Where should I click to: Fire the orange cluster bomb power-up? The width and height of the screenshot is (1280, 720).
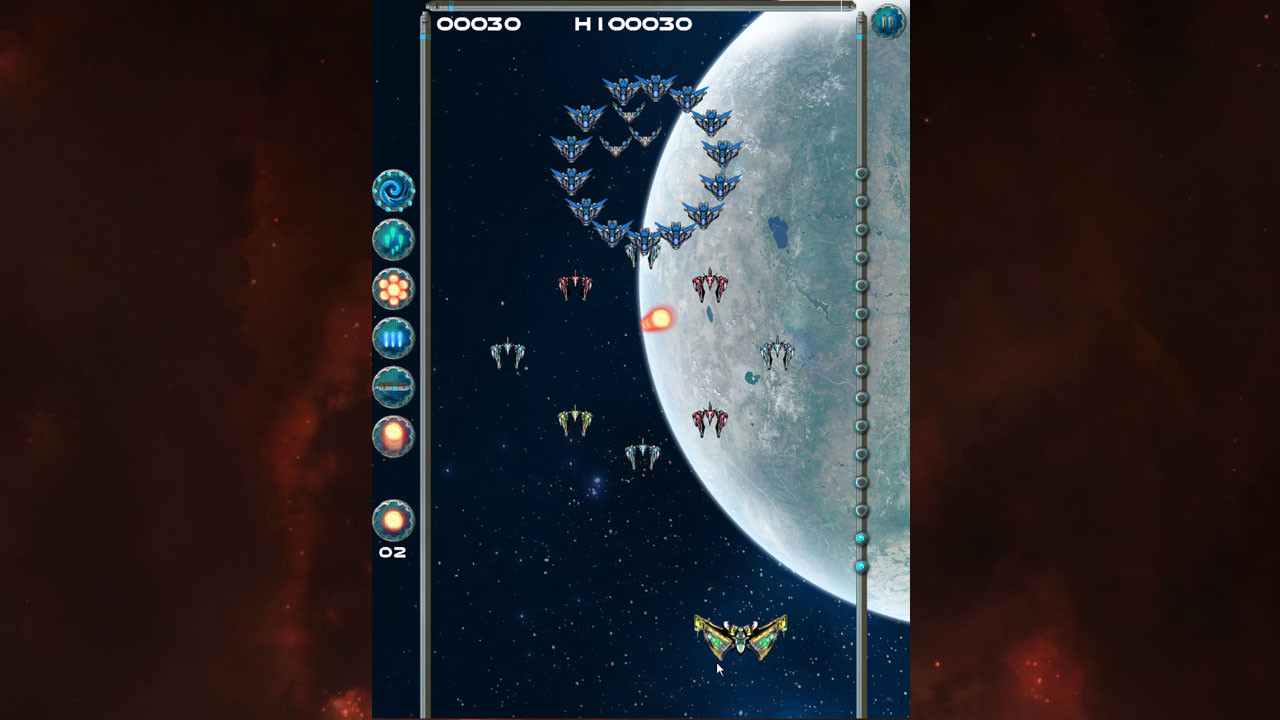pyautogui.click(x=393, y=287)
